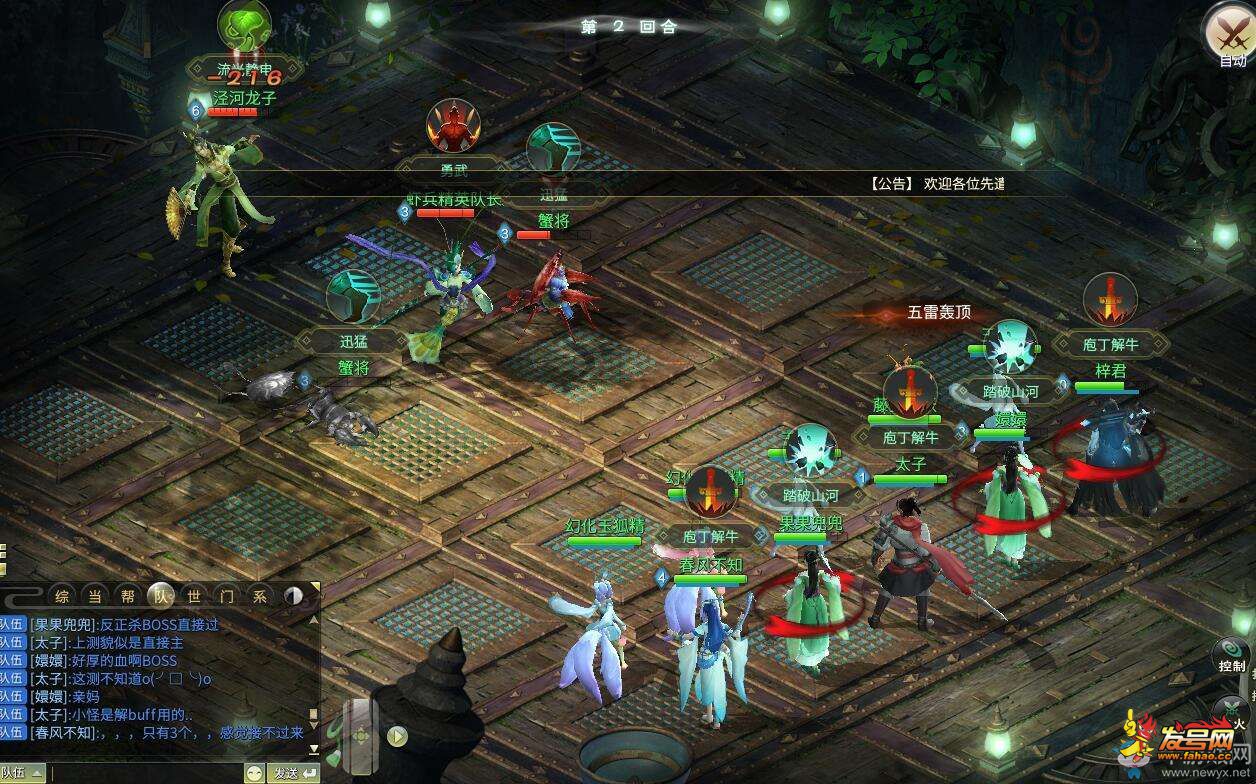Switch to the 综 chat tab
1256x784 pixels.
pos(62,596)
